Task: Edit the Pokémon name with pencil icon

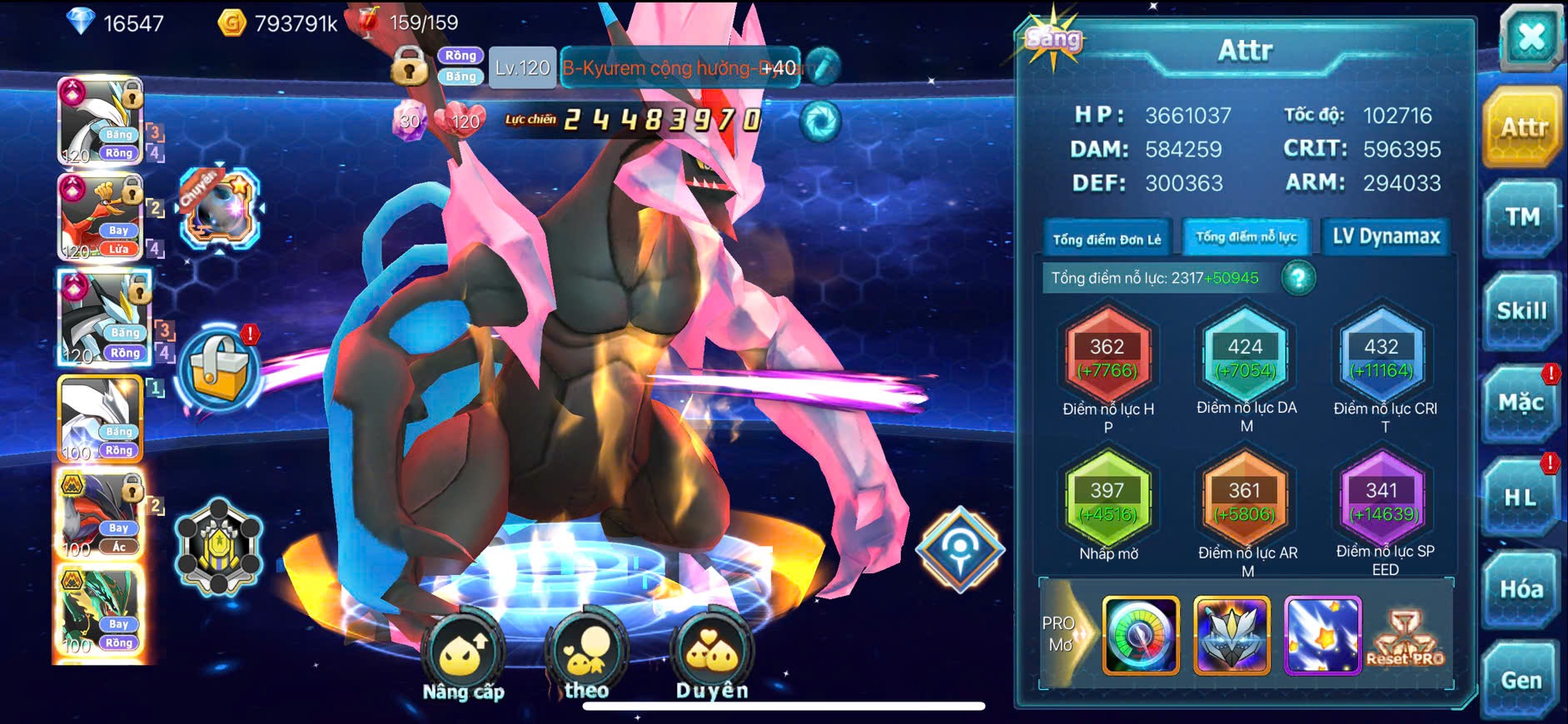Action: point(823,67)
